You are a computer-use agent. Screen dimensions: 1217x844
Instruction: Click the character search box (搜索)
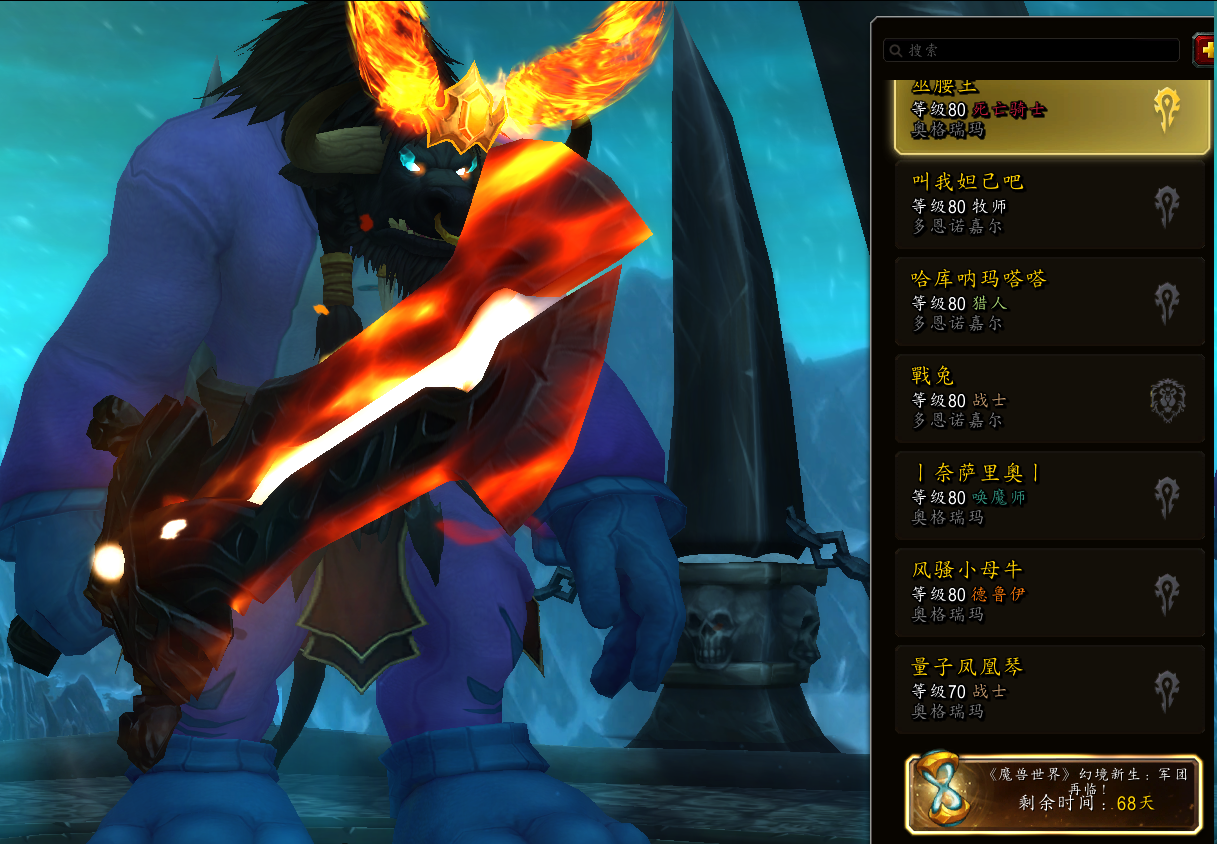click(1030, 50)
